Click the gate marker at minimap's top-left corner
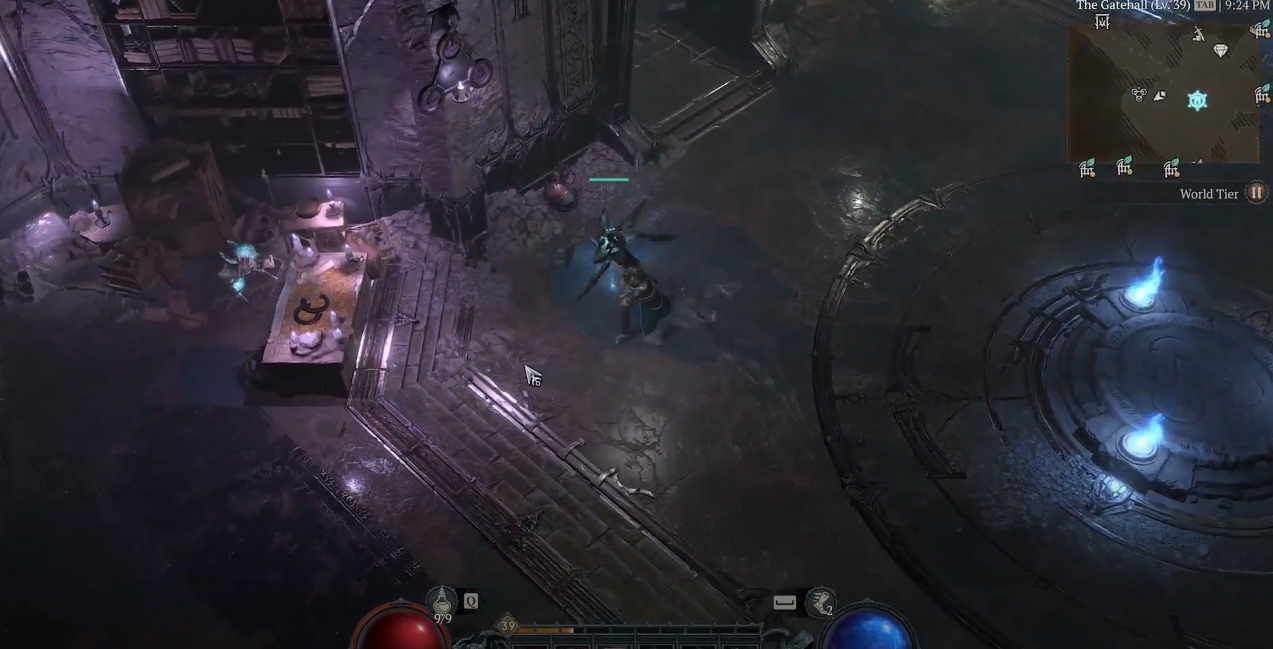This screenshot has height=649, width=1273. pos(1102,22)
